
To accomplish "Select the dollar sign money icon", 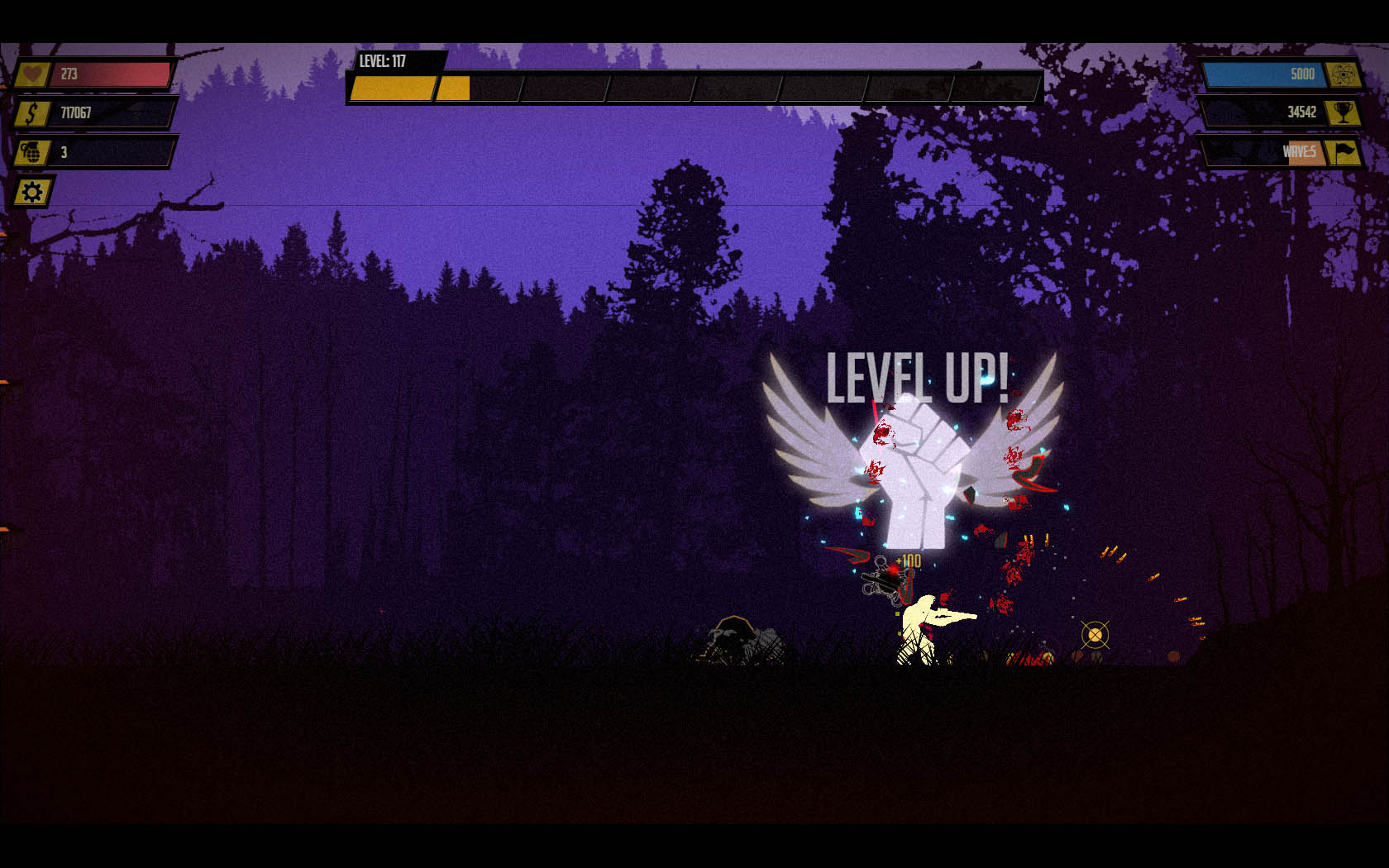I will click(x=31, y=113).
